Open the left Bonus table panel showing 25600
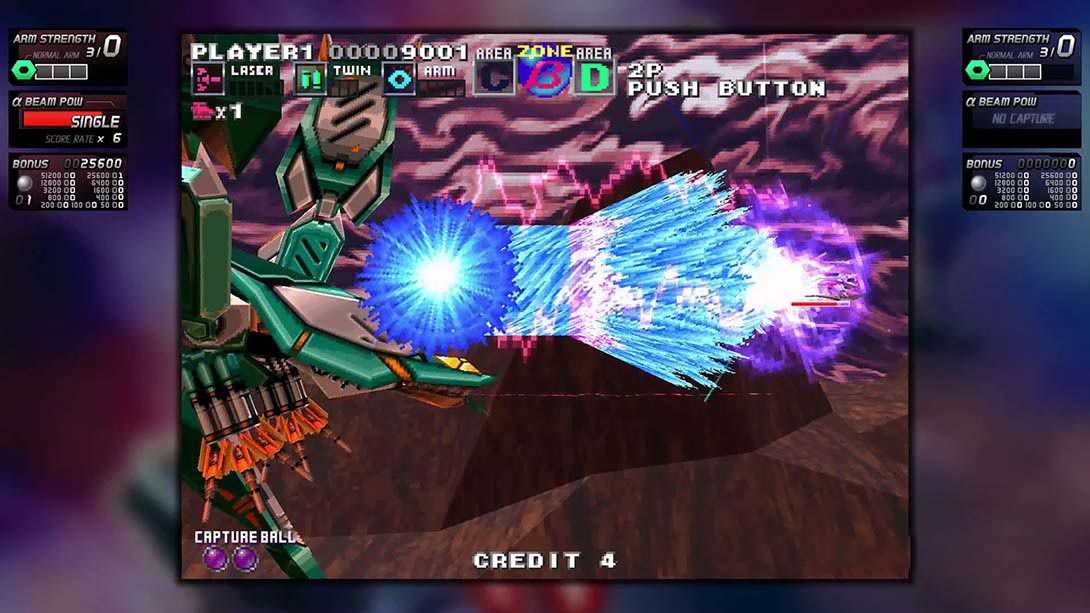Viewport: 1090px width, 613px height. click(68, 182)
